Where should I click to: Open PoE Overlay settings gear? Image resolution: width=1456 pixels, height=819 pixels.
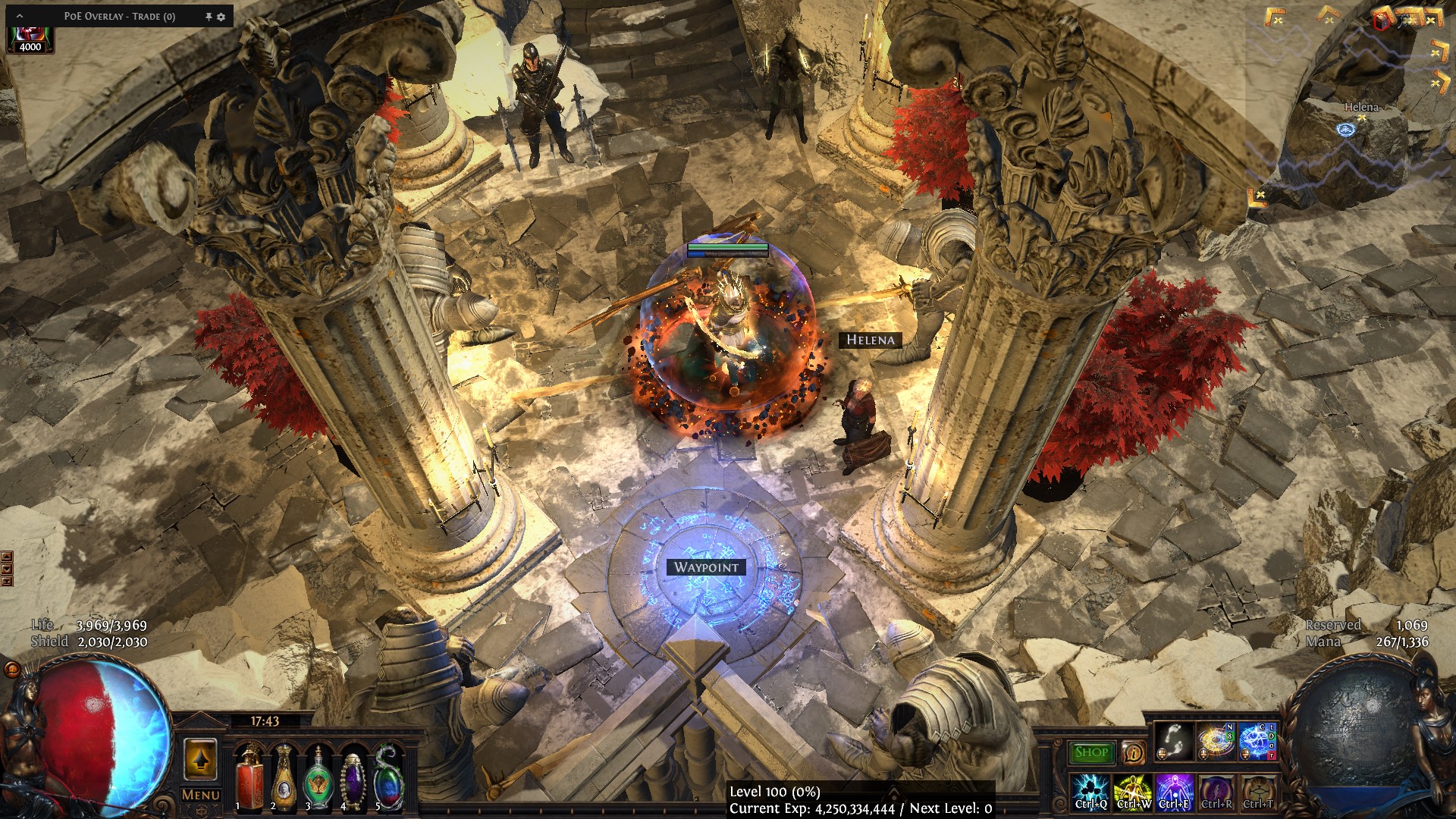[221, 17]
